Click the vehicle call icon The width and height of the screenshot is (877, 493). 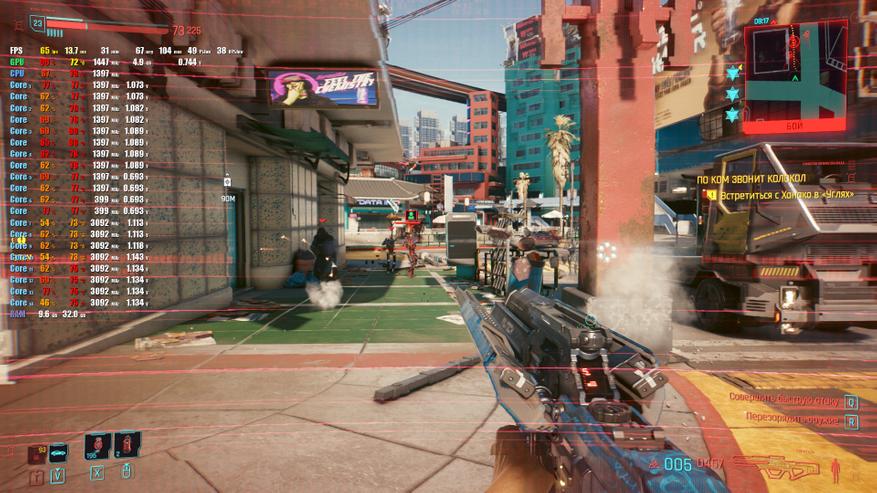(x=58, y=453)
